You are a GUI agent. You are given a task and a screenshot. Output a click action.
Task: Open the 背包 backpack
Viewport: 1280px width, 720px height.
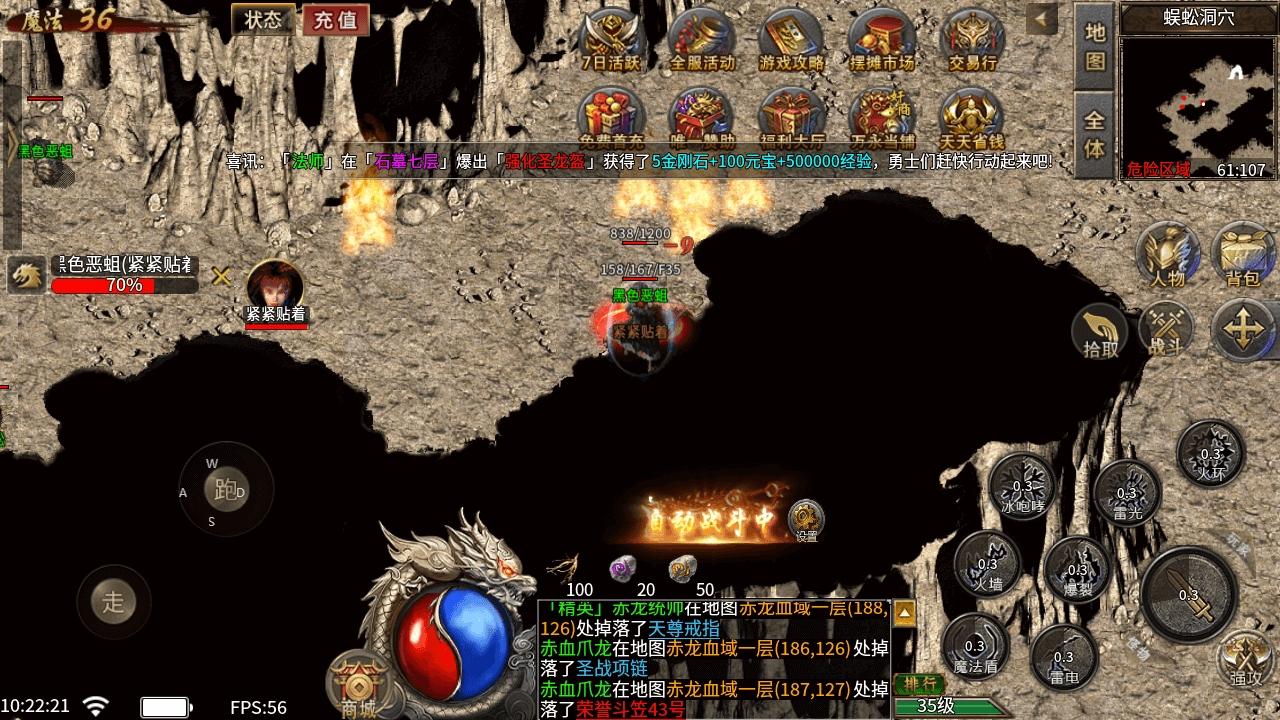pos(1242,256)
